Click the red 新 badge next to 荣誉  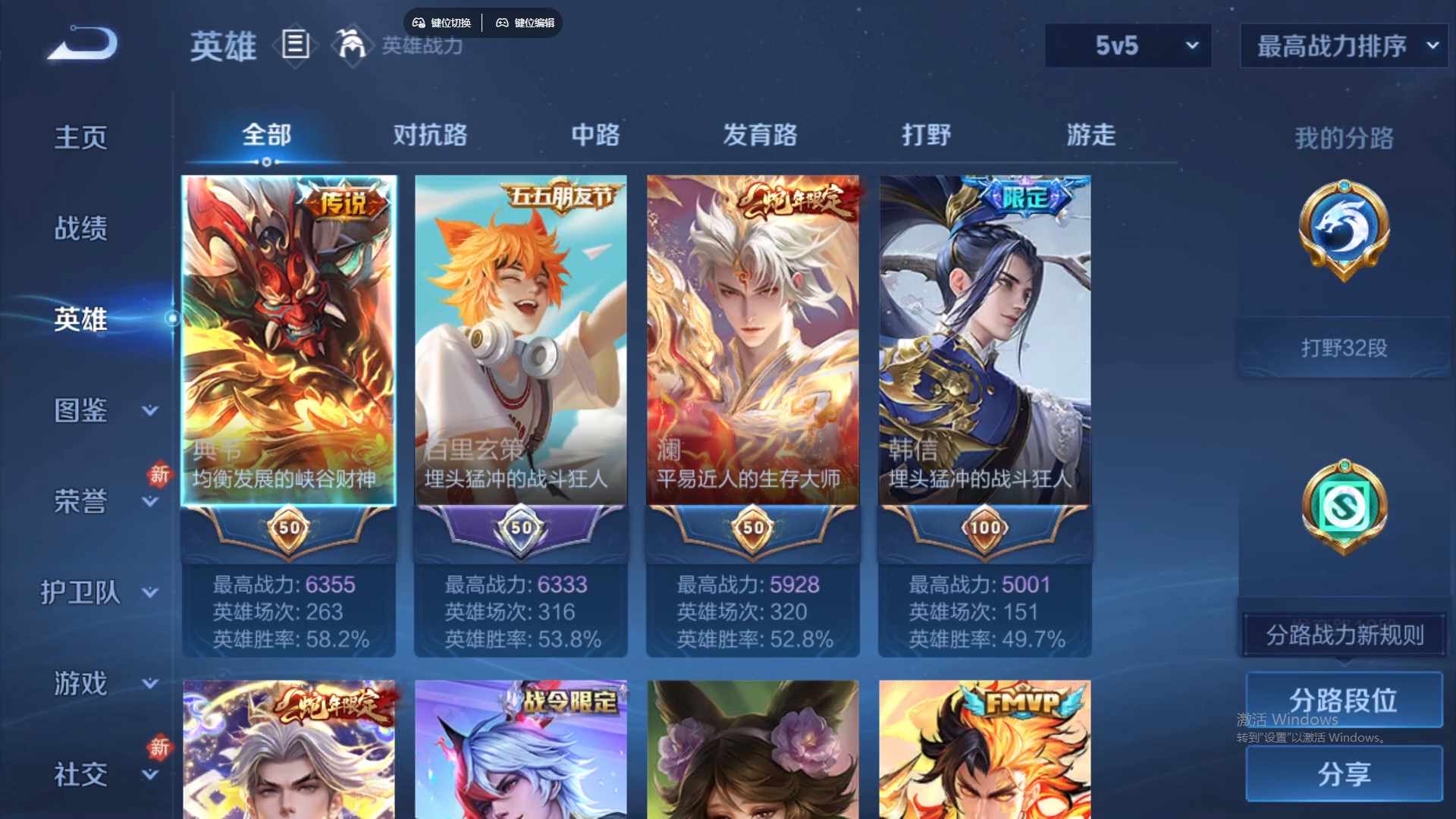[160, 475]
